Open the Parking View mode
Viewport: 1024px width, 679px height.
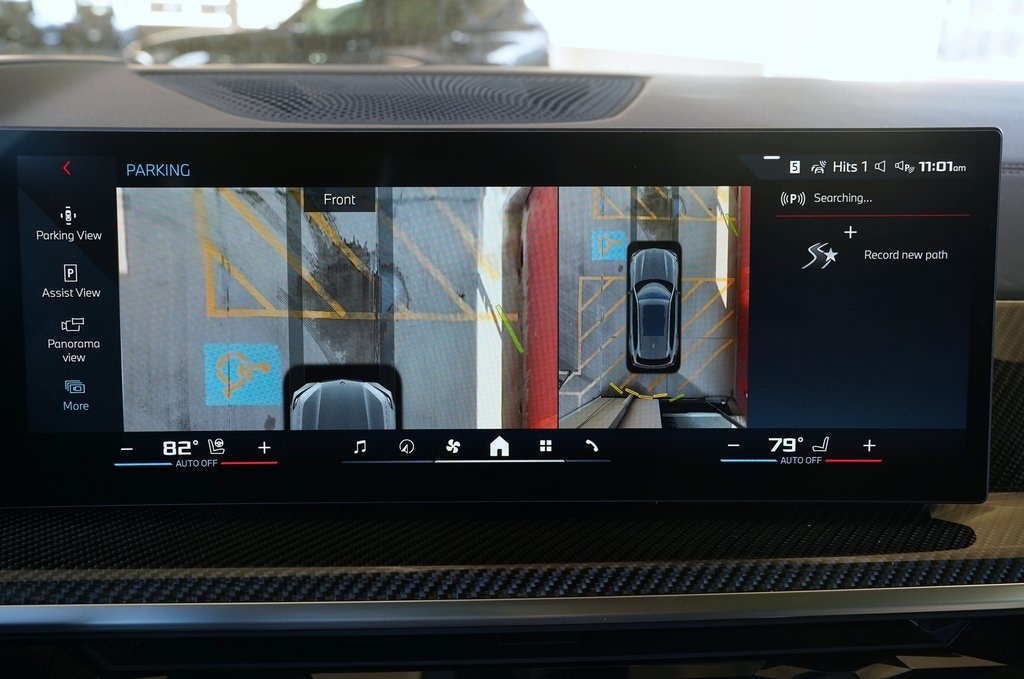(69, 223)
